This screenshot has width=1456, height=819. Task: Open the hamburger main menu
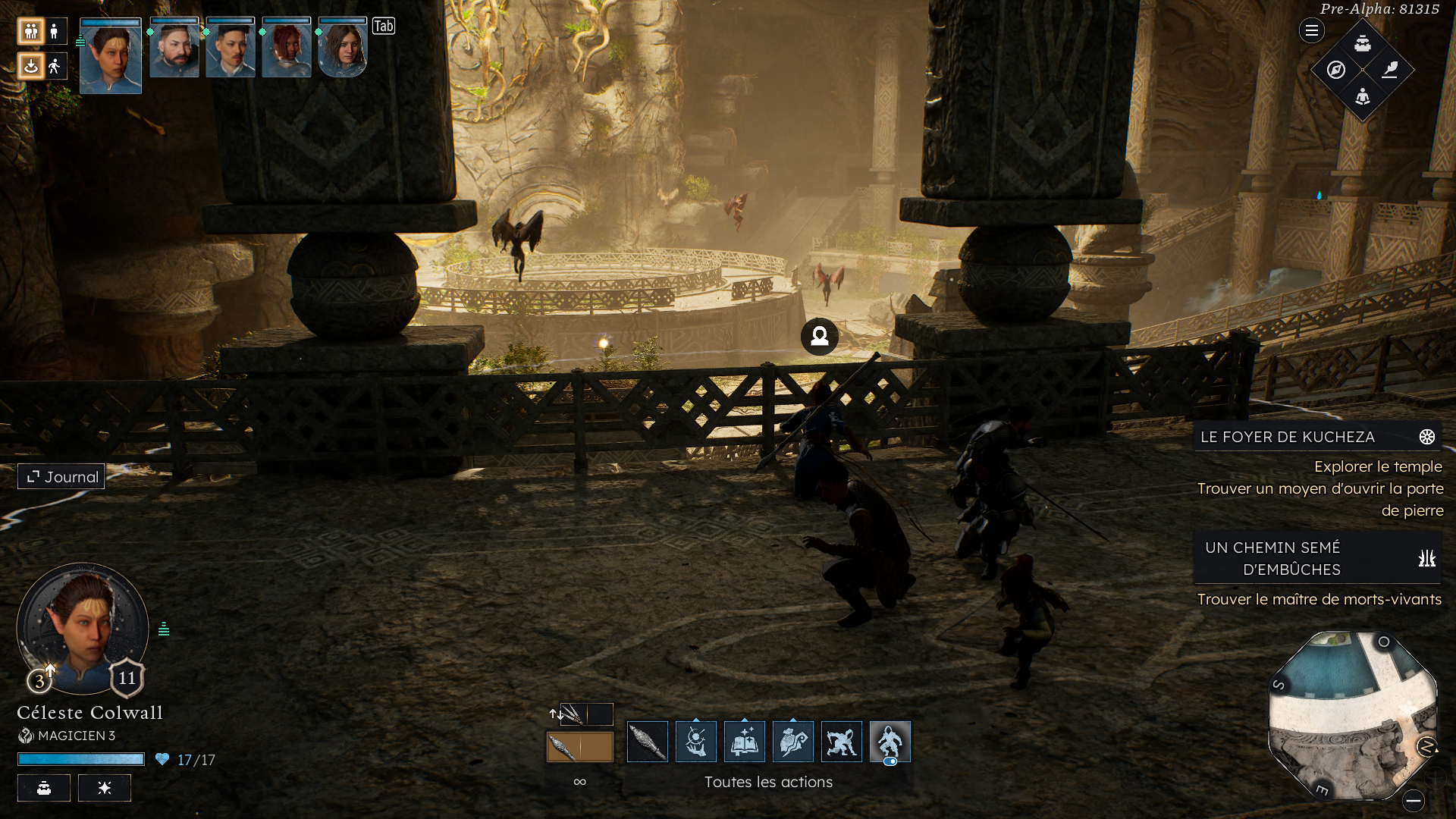(x=1311, y=30)
